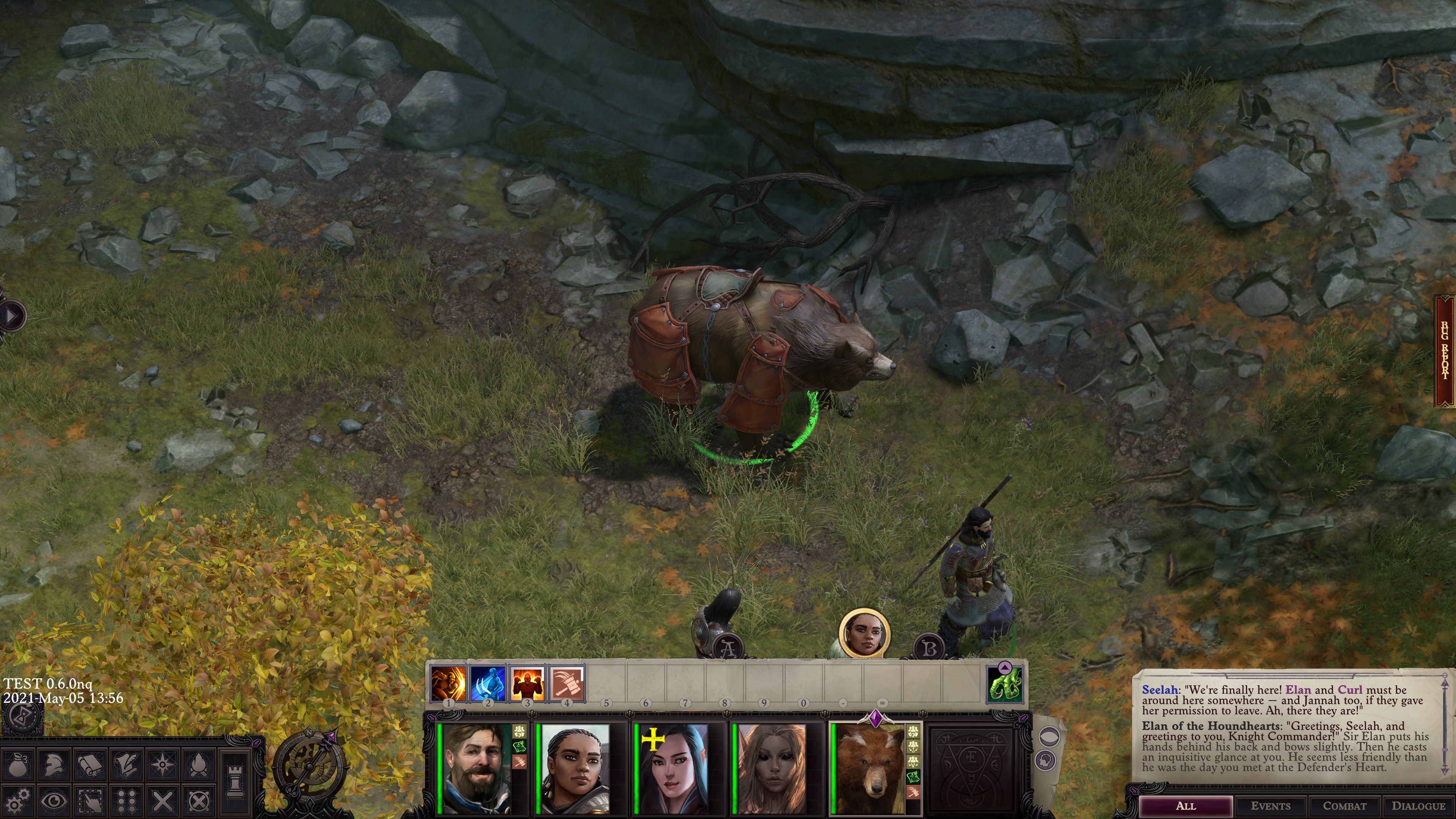The image size is (1456, 819).
Task: Toggle pause using the hourglass button
Action: (x=22, y=719)
